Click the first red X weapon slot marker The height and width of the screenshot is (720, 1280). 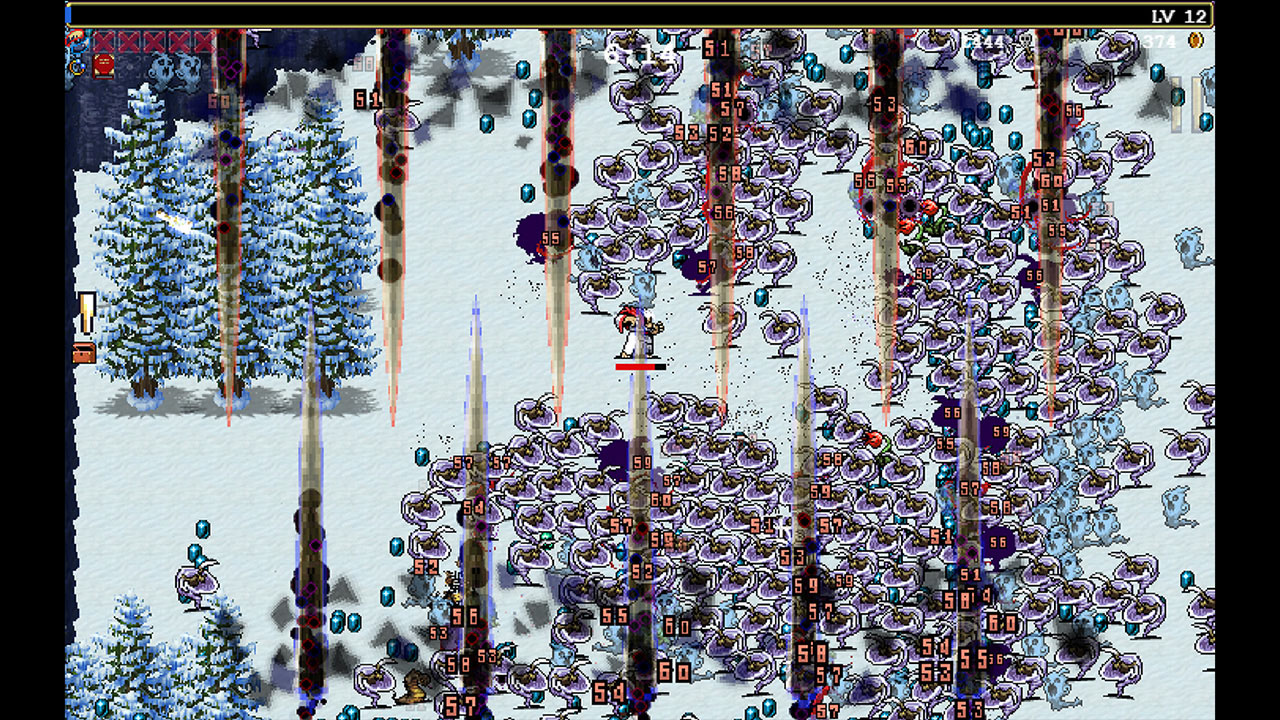pos(103,42)
